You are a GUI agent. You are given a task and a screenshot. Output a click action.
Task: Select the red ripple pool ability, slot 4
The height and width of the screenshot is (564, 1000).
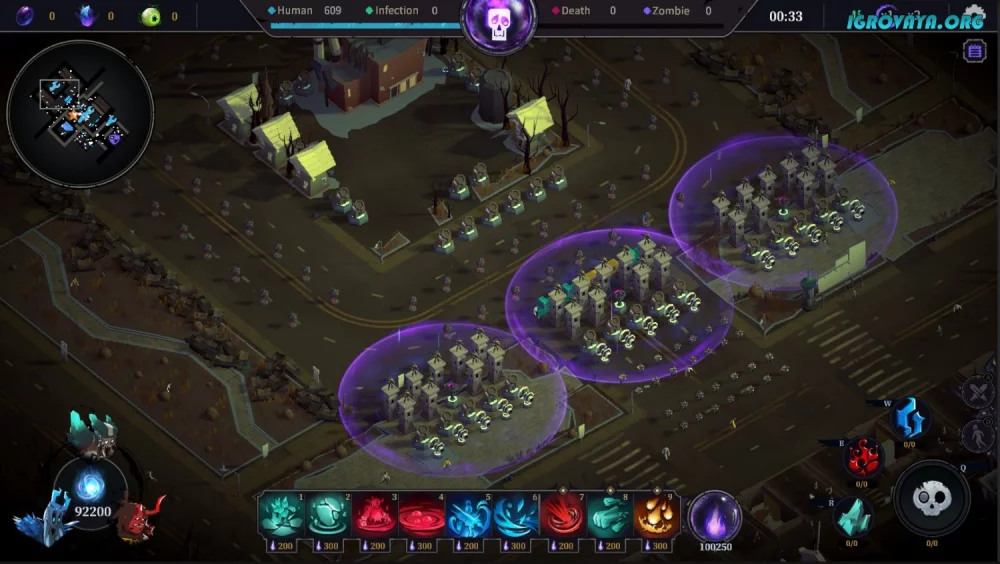pyautogui.click(x=421, y=516)
